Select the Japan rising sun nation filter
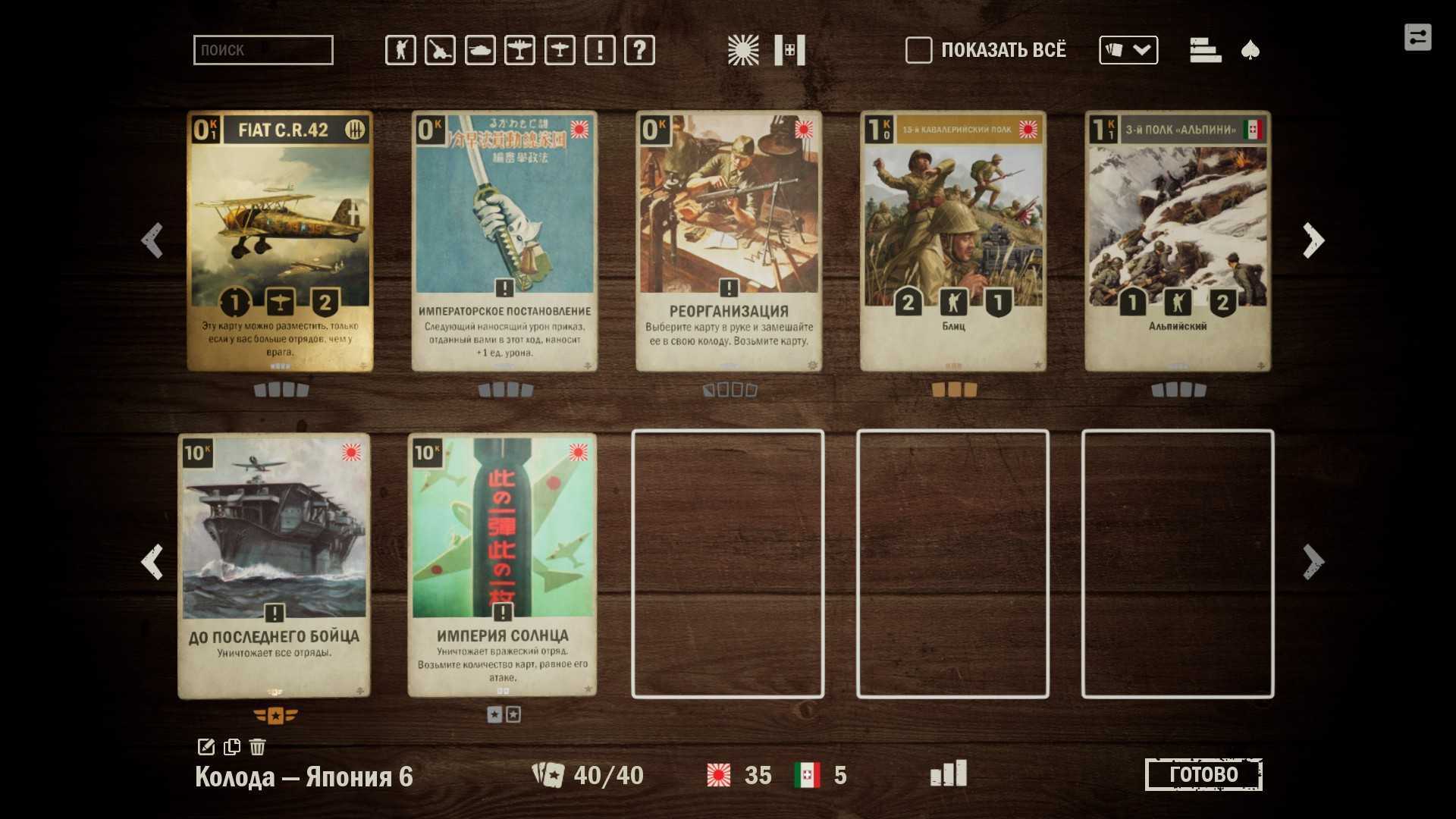The width and height of the screenshot is (1456, 819). [x=742, y=50]
